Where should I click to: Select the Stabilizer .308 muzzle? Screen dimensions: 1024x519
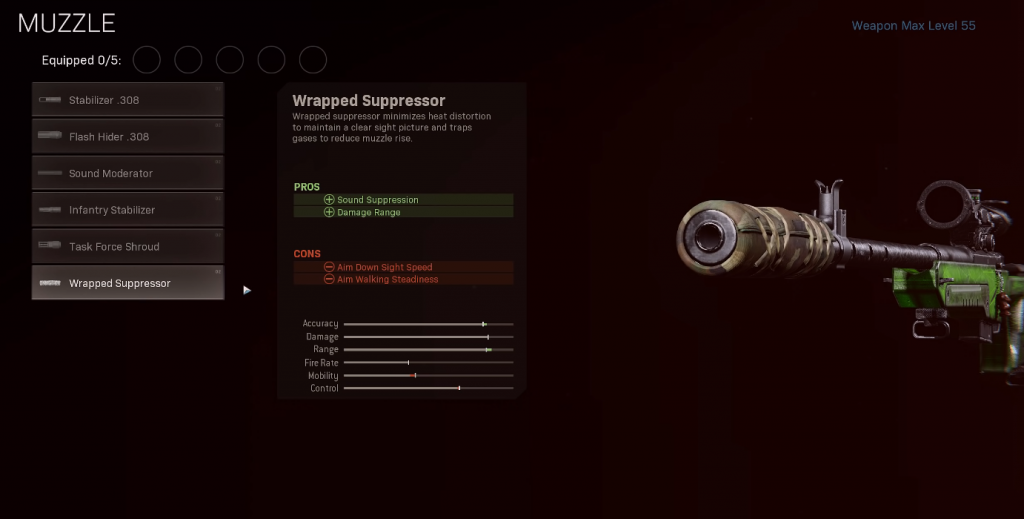point(127,100)
